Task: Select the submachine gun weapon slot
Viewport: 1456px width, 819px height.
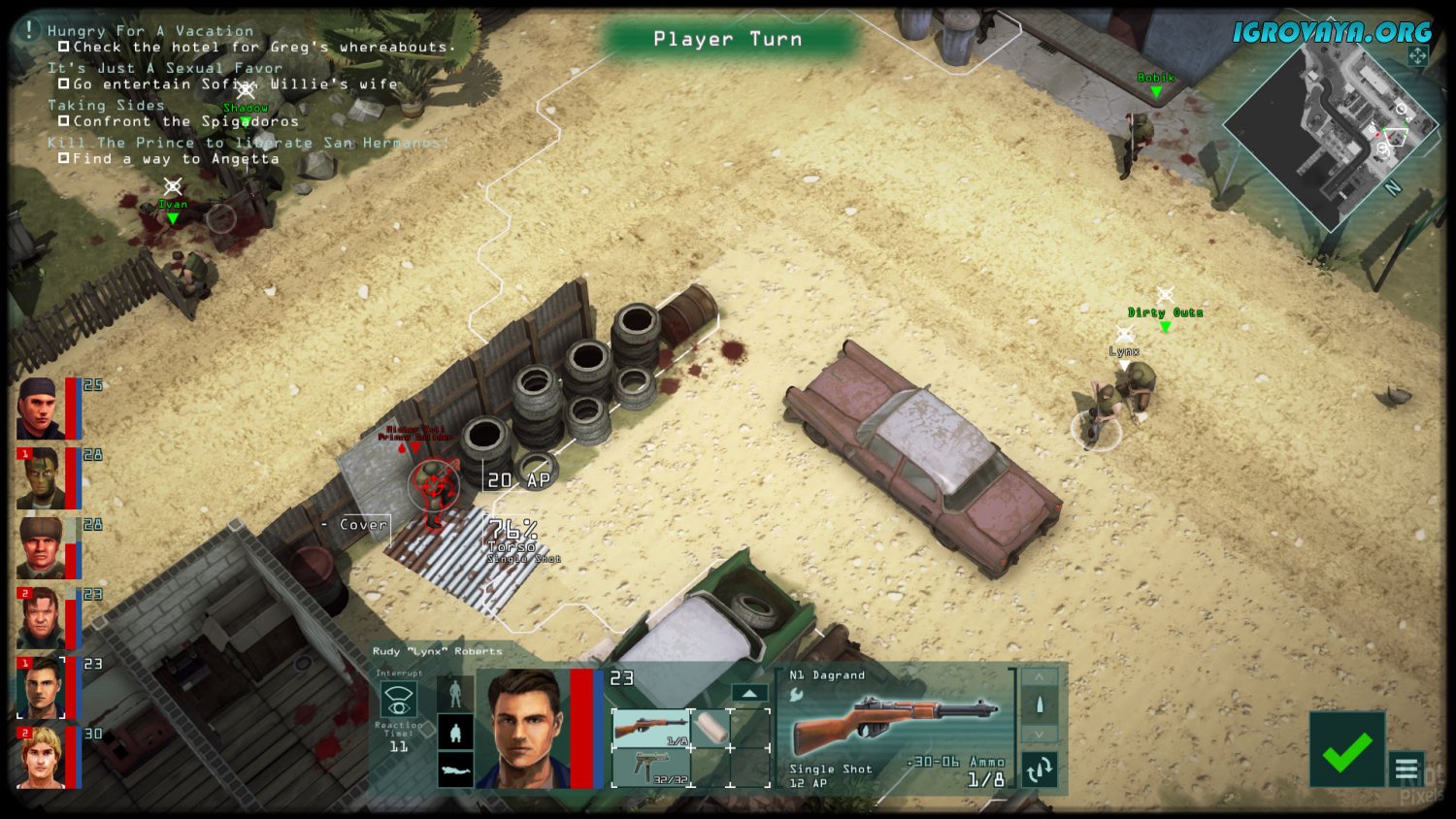Action: (x=650, y=768)
